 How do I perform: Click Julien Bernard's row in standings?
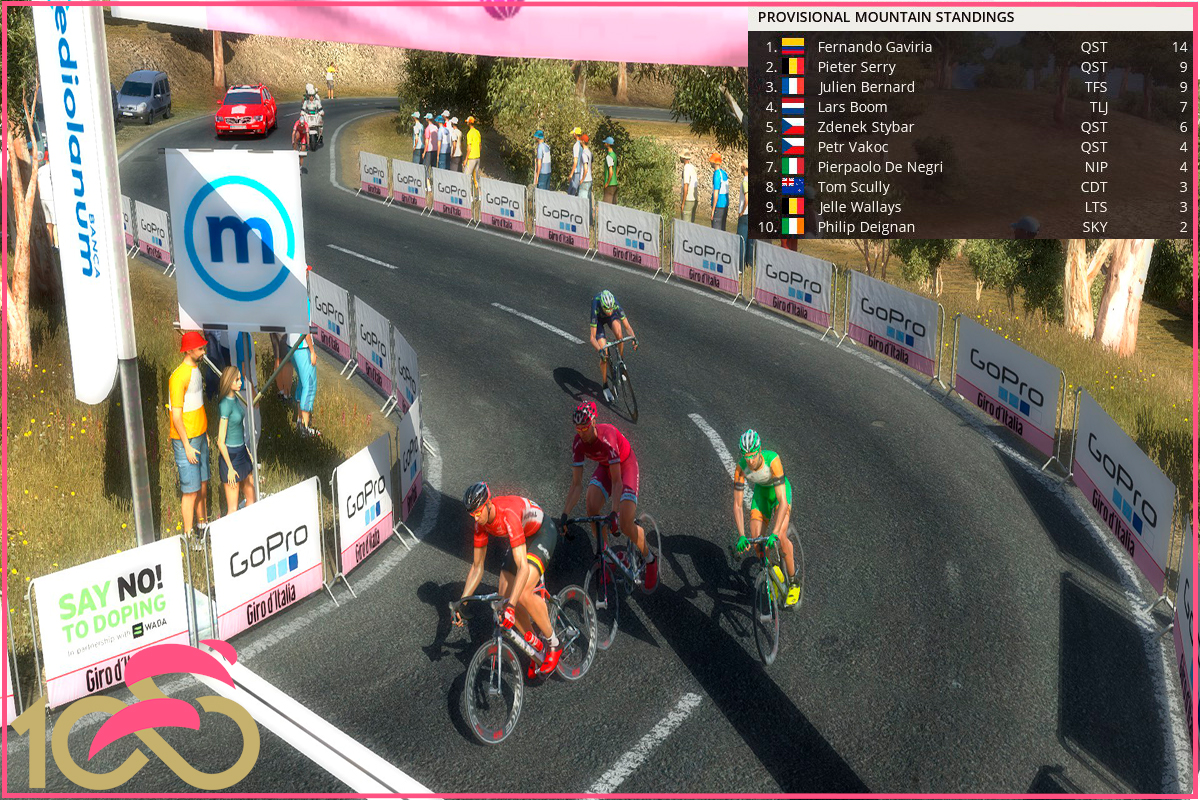(866, 87)
